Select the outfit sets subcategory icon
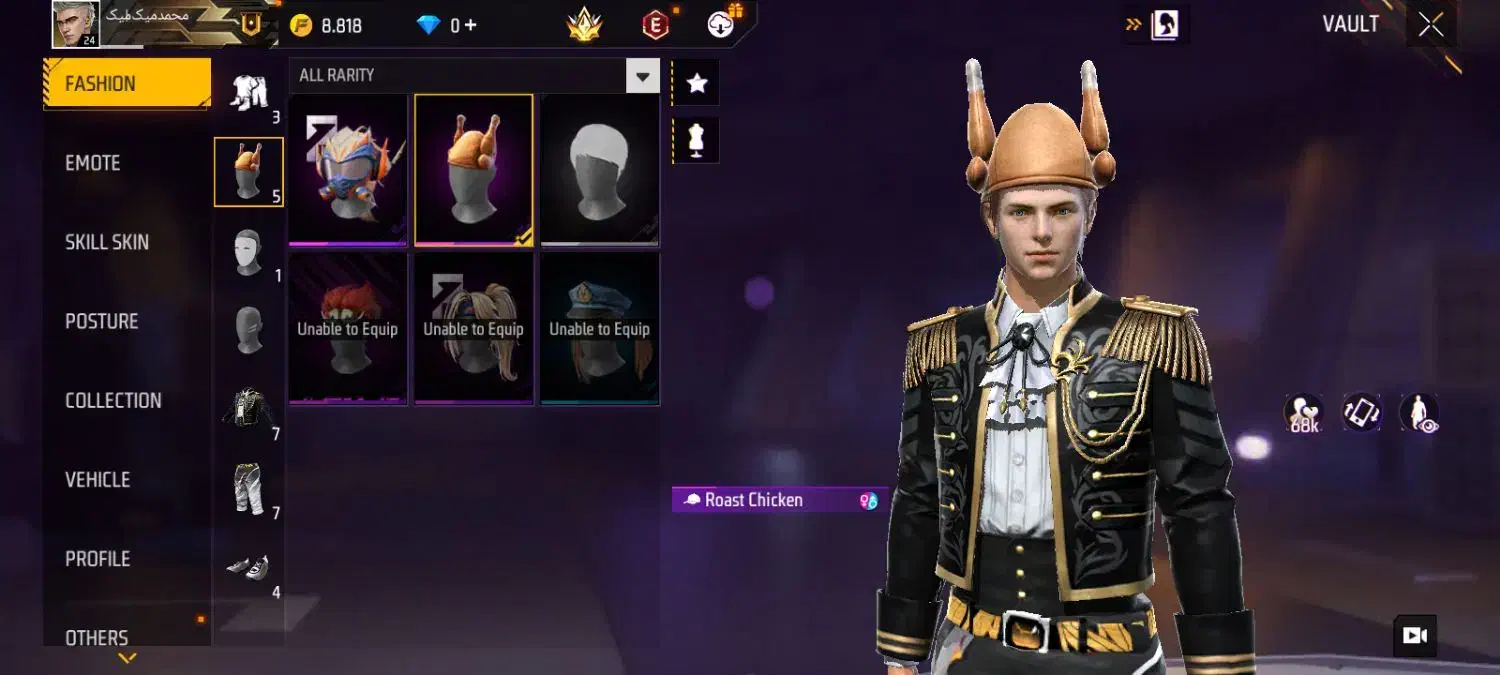The width and height of the screenshot is (1500, 675). (x=247, y=92)
